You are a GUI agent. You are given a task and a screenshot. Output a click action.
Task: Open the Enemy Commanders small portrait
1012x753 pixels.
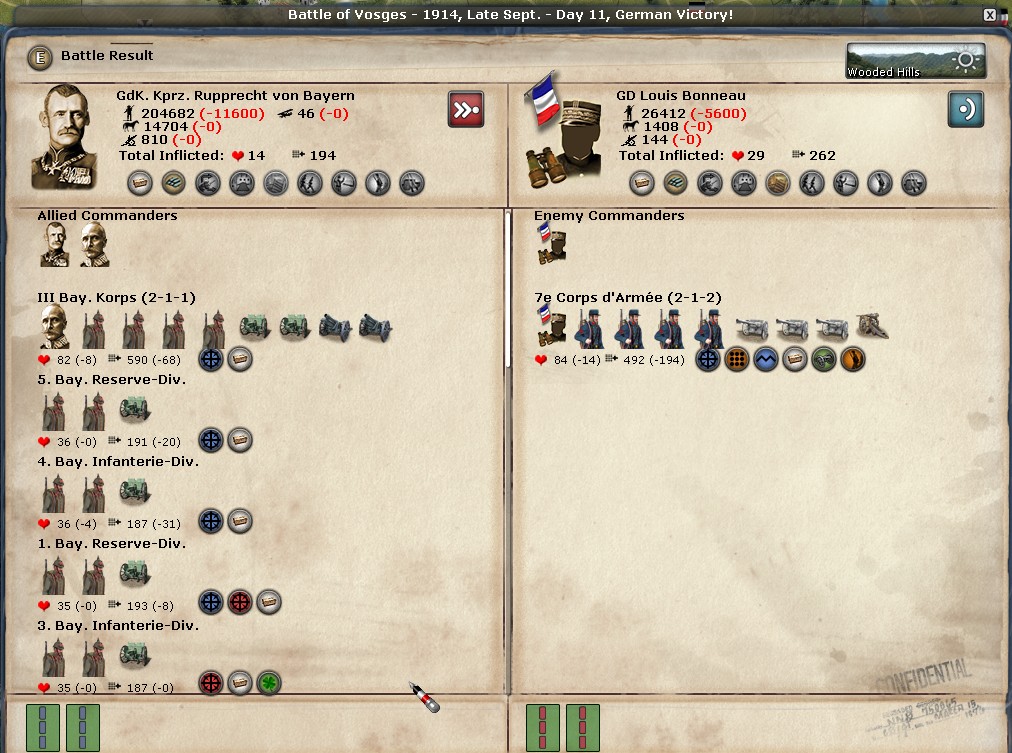pos(550,245)
